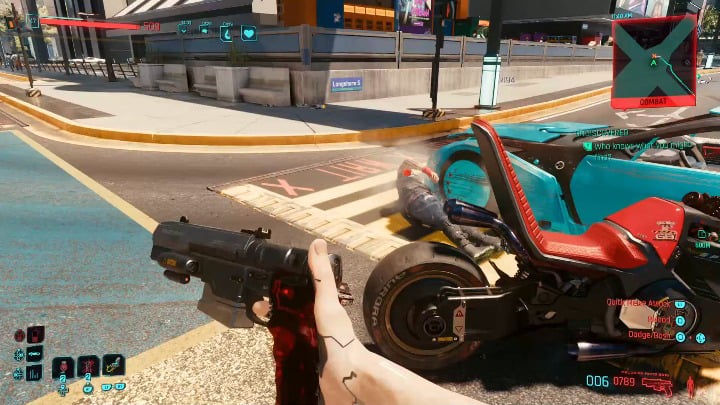Choose the grenade gadget quick slot
Screen dimensions: 720x405
tap(113, 366)
